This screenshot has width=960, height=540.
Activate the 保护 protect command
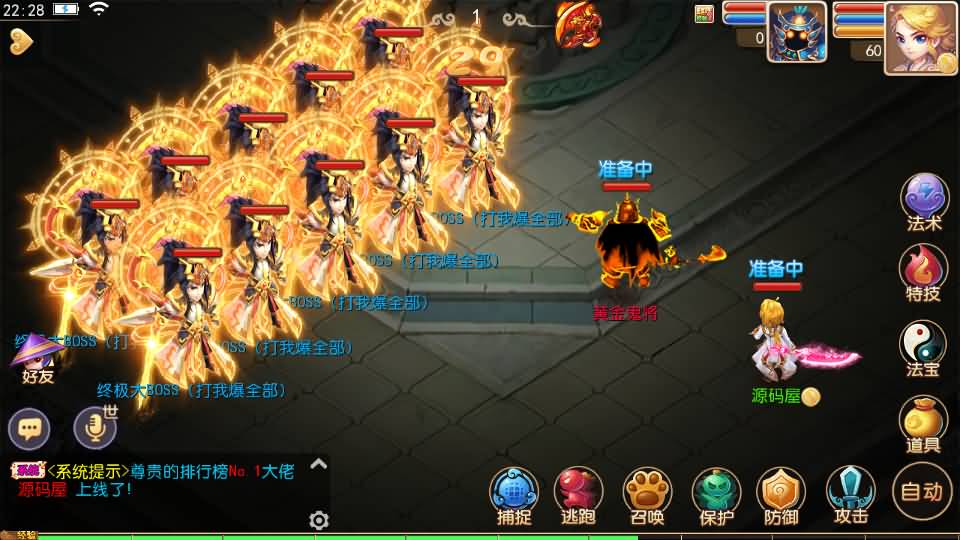click(716, 493)
